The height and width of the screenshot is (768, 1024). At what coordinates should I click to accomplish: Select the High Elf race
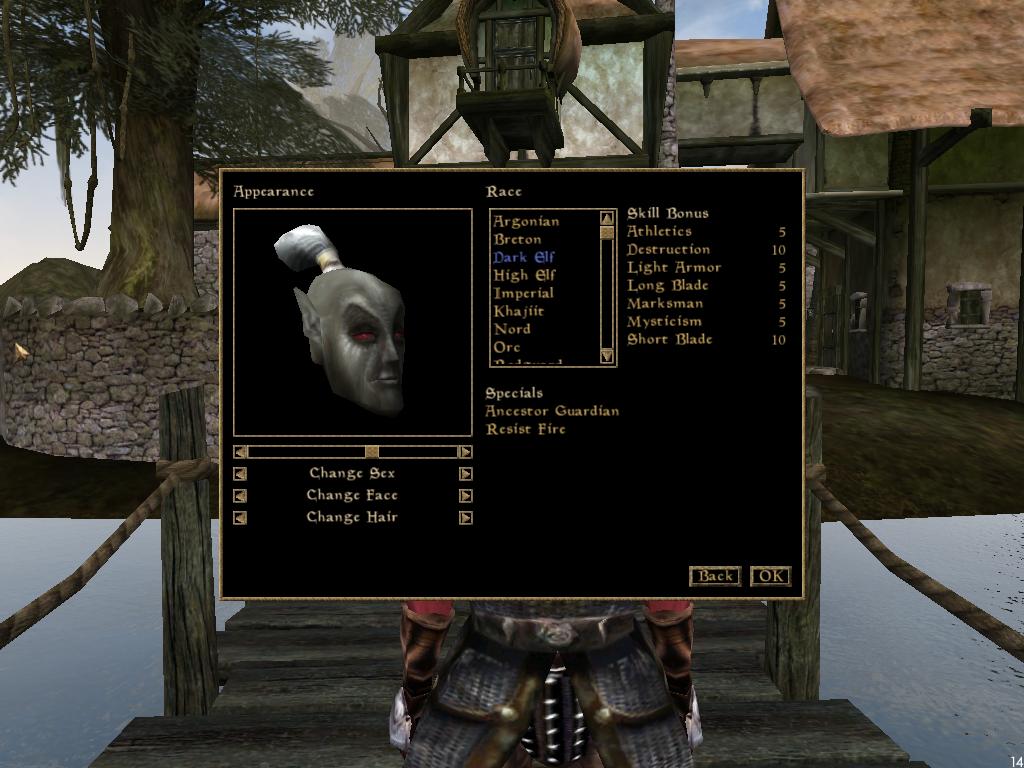tap(525, 275)
